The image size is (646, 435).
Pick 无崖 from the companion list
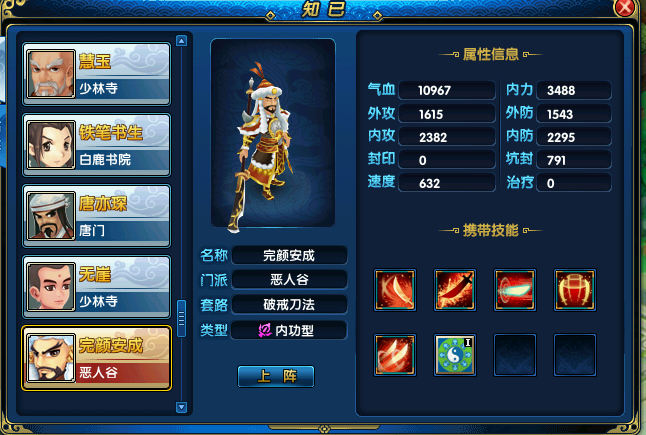point(96,287)
